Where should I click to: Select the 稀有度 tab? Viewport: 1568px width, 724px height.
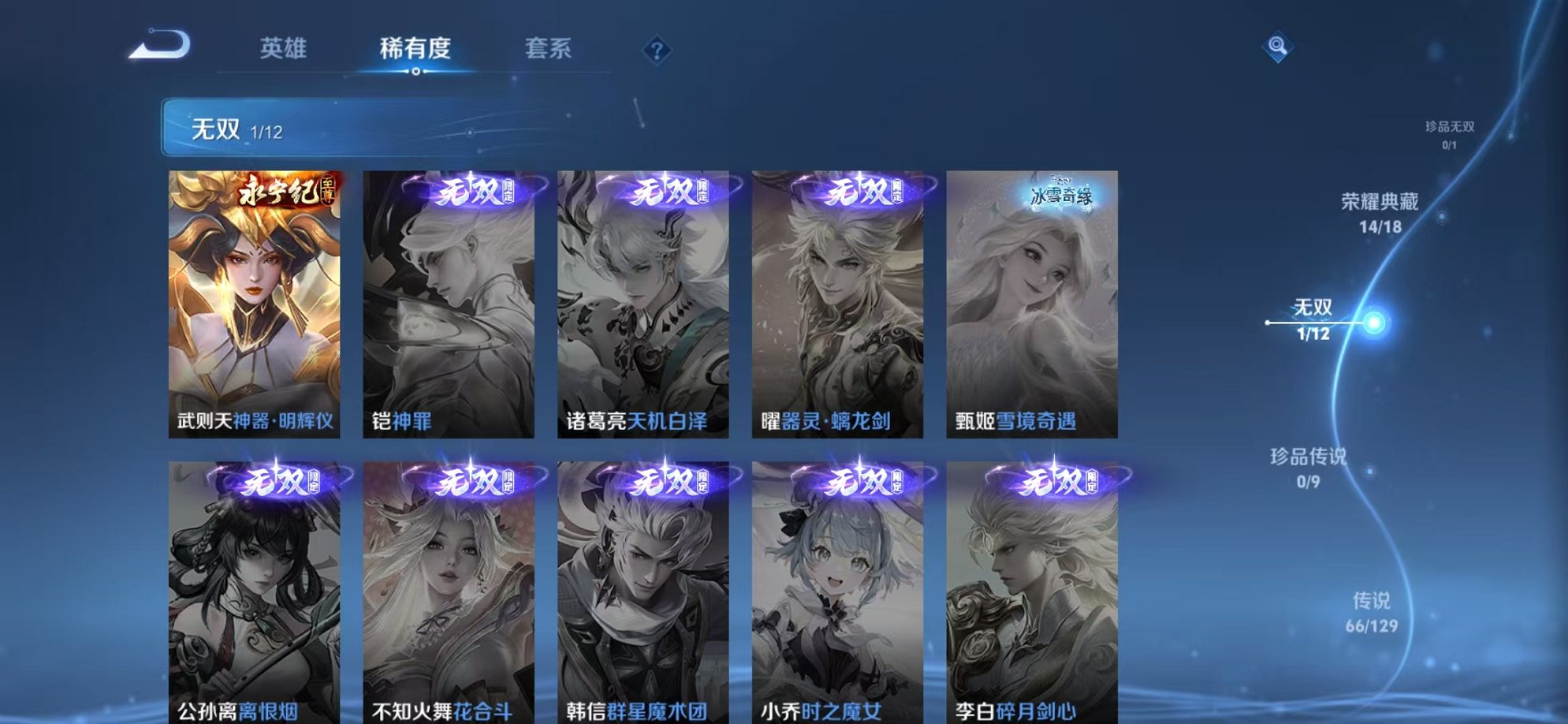416,48
